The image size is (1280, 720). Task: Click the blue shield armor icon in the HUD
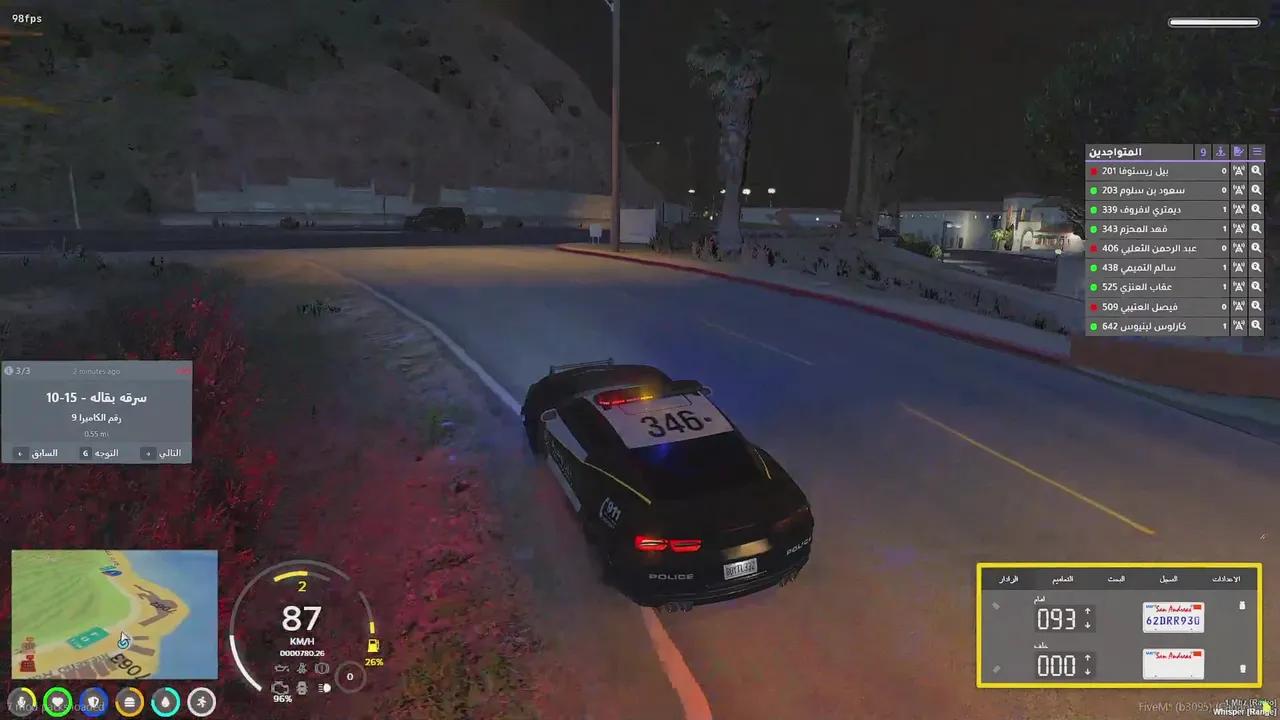pos(93,702)
